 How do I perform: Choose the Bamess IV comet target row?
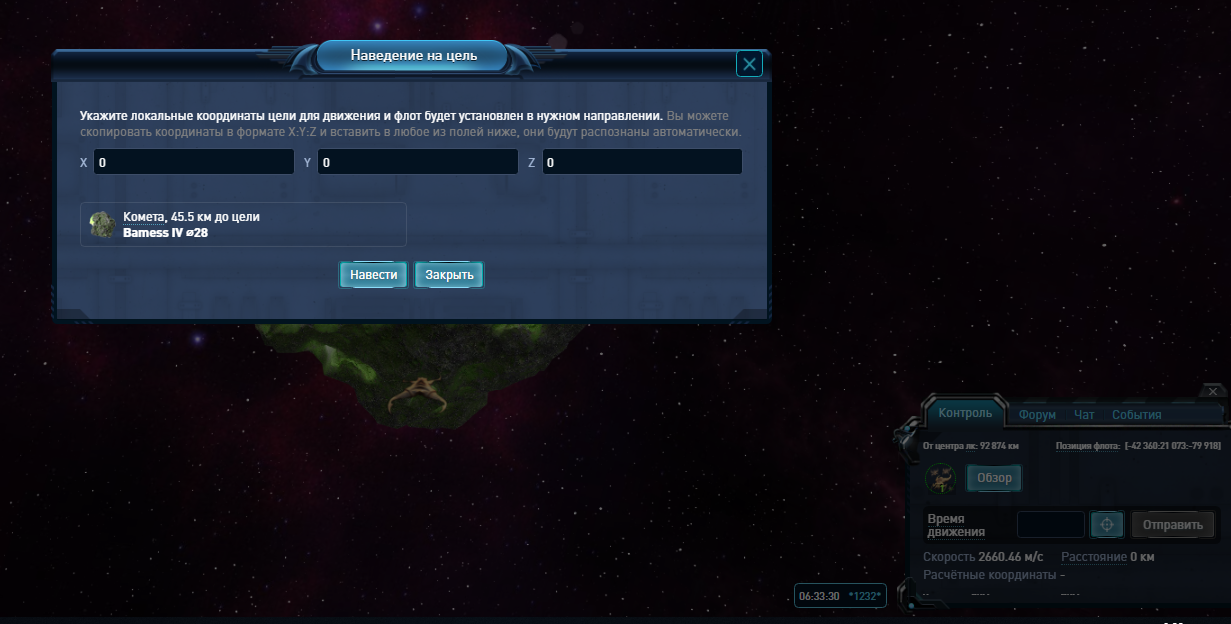[x=243, y=224]
